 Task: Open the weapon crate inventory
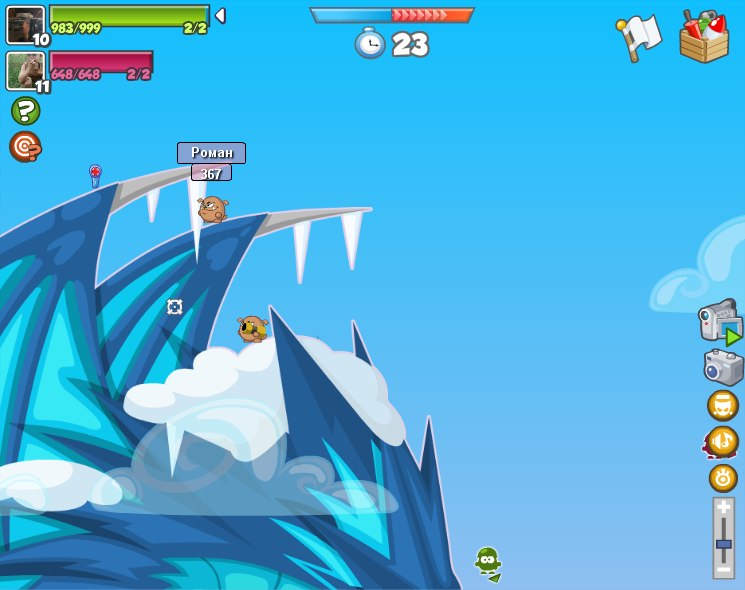point(704,37)
